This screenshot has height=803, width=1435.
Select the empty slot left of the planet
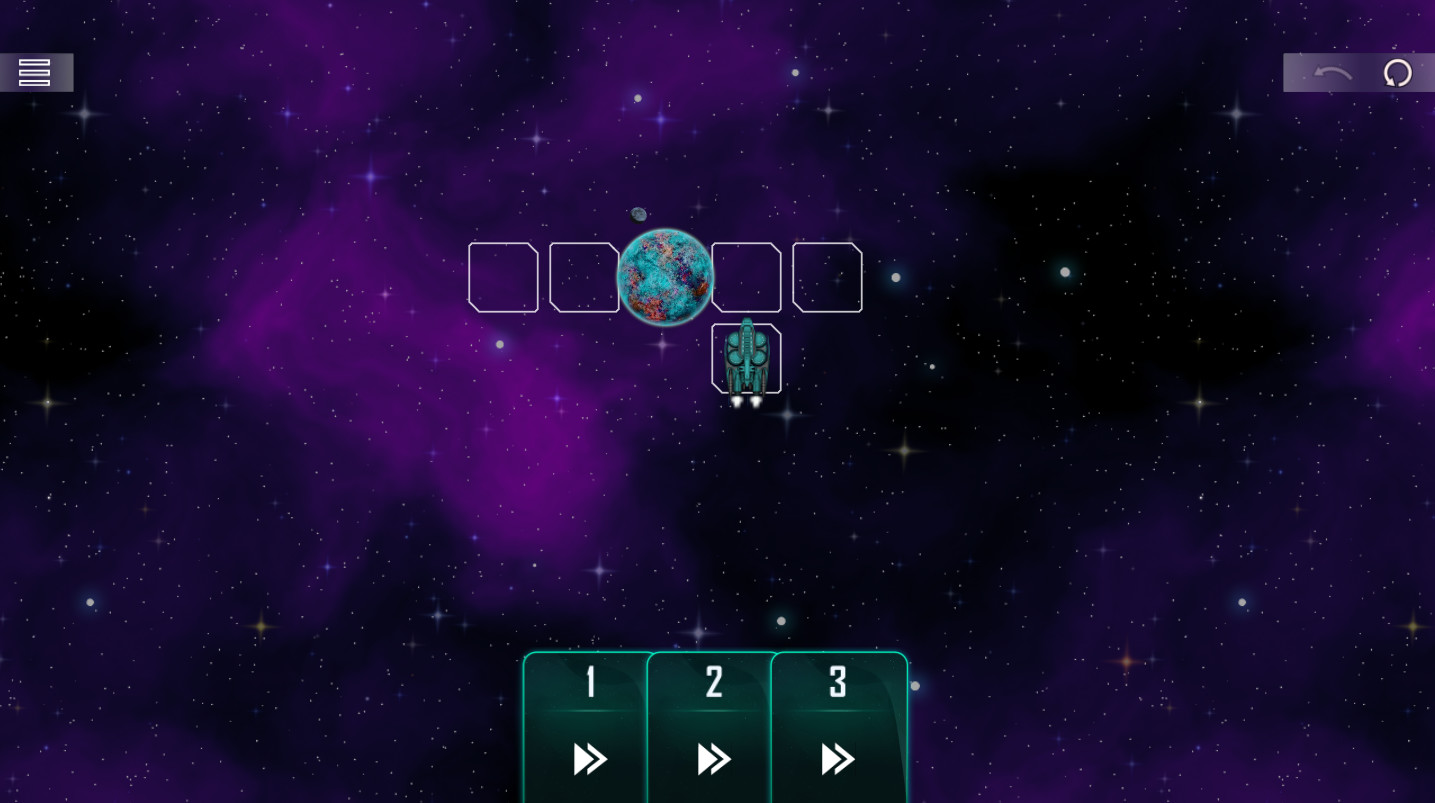pos(584,277)
